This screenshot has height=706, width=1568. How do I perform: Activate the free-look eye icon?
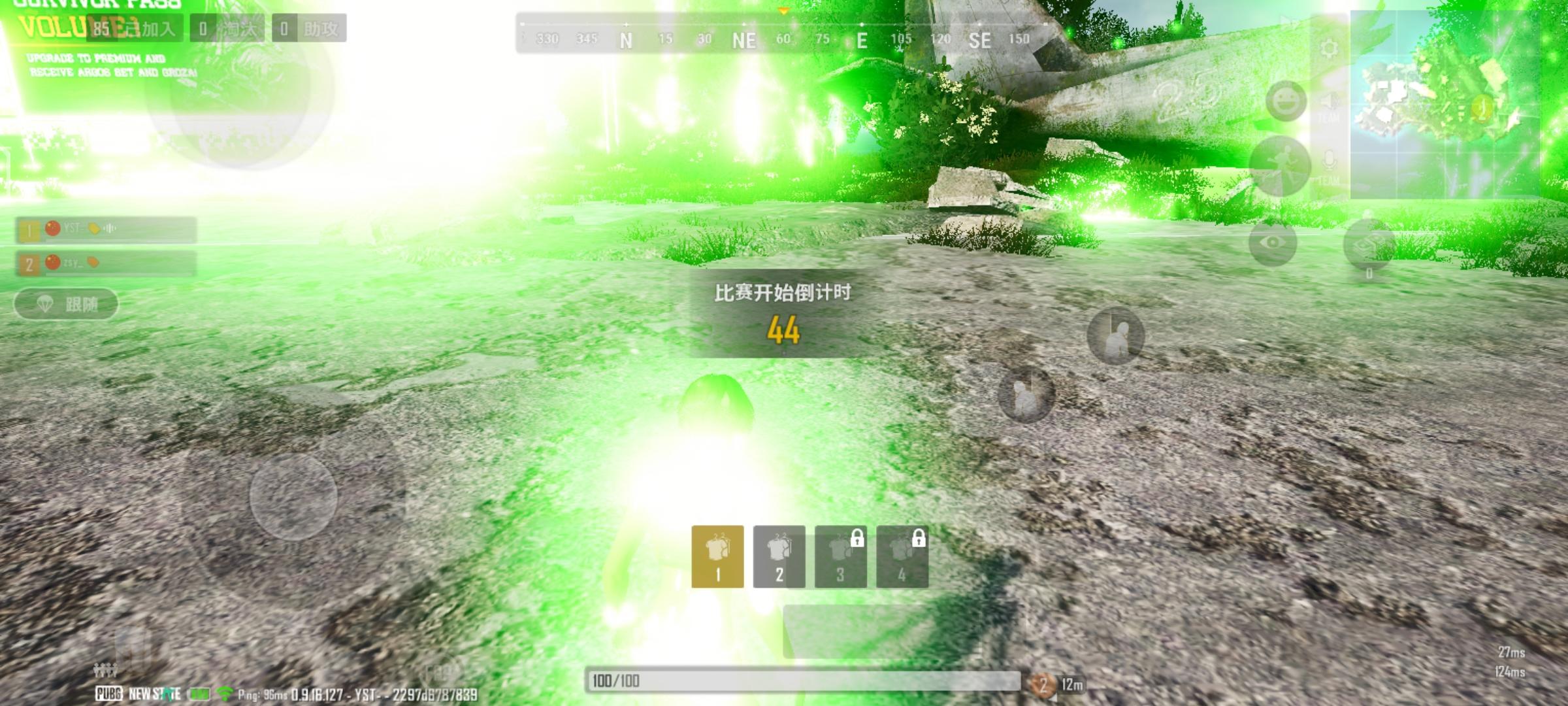[x=1272, y=241]
